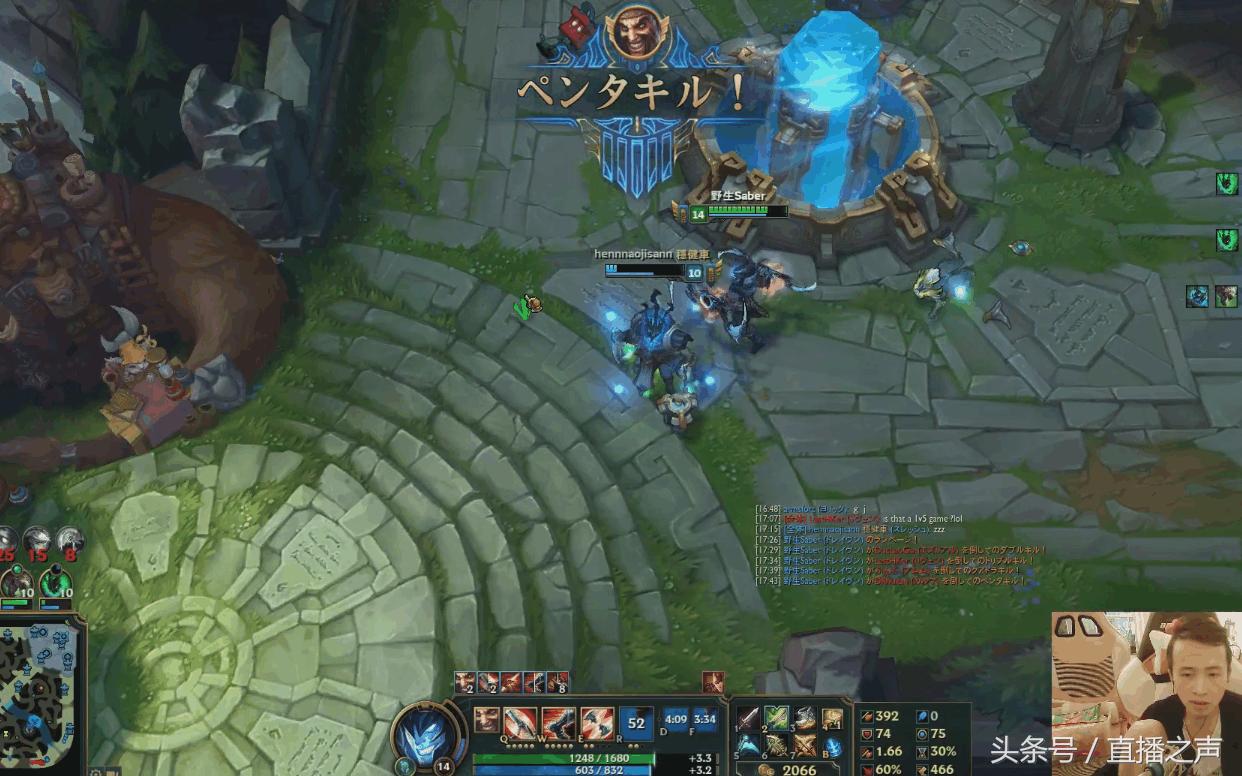This screenshot has width=1242, height=776.
Task: Click the champion portrait in the HUD
Action: click(430, 733)
